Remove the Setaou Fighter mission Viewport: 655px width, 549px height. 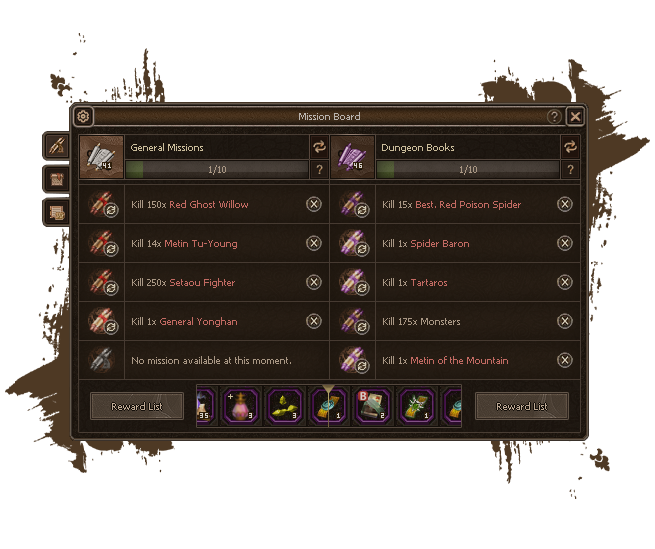(x=314, y=282)
